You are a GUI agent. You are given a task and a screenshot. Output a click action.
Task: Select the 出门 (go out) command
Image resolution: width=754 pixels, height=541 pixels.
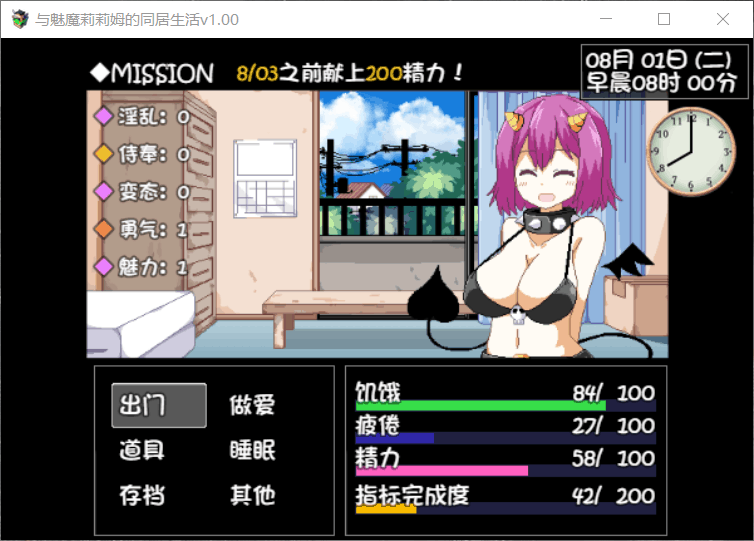158,405
